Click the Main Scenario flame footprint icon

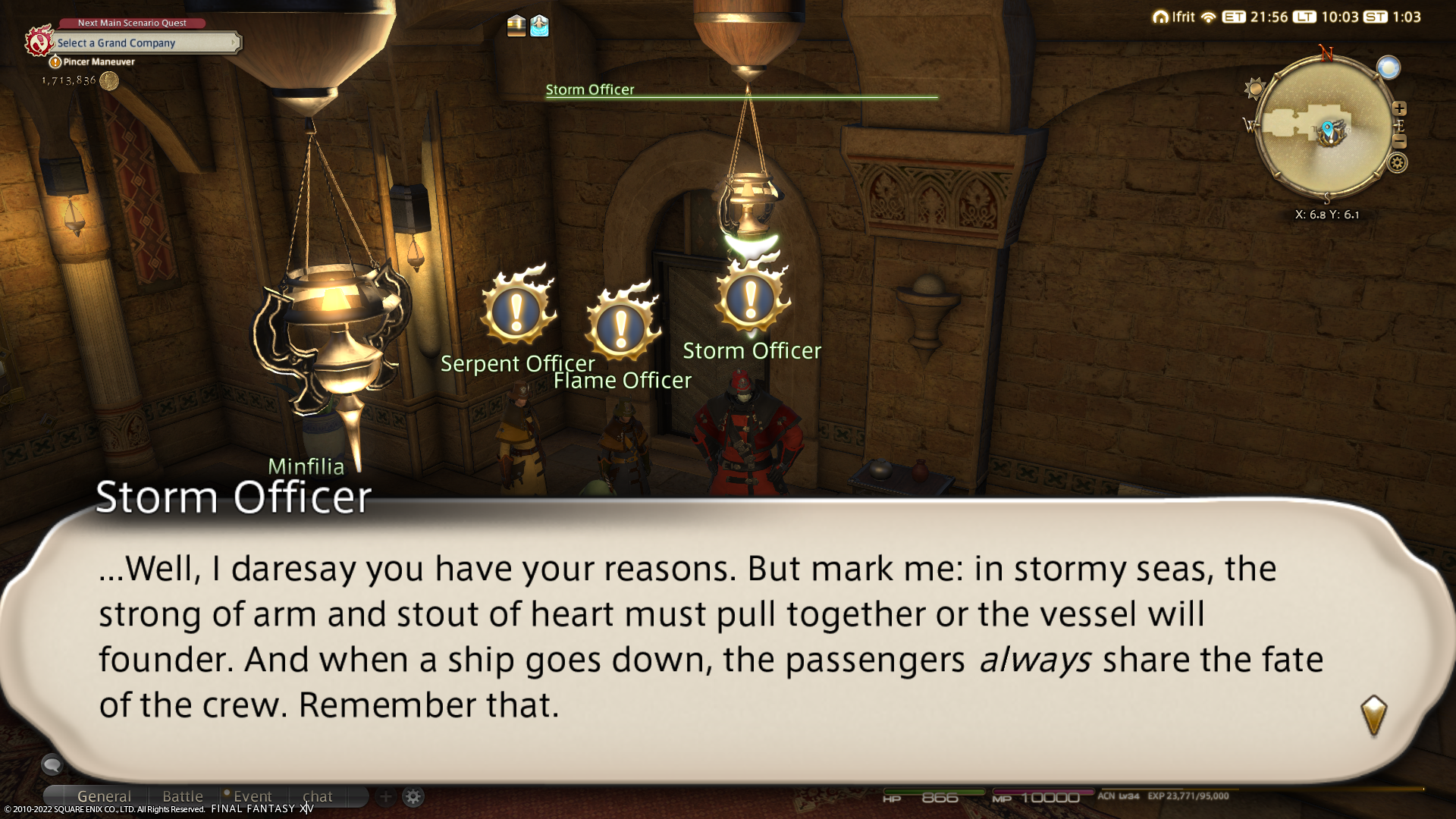click(x=39, y=42)
